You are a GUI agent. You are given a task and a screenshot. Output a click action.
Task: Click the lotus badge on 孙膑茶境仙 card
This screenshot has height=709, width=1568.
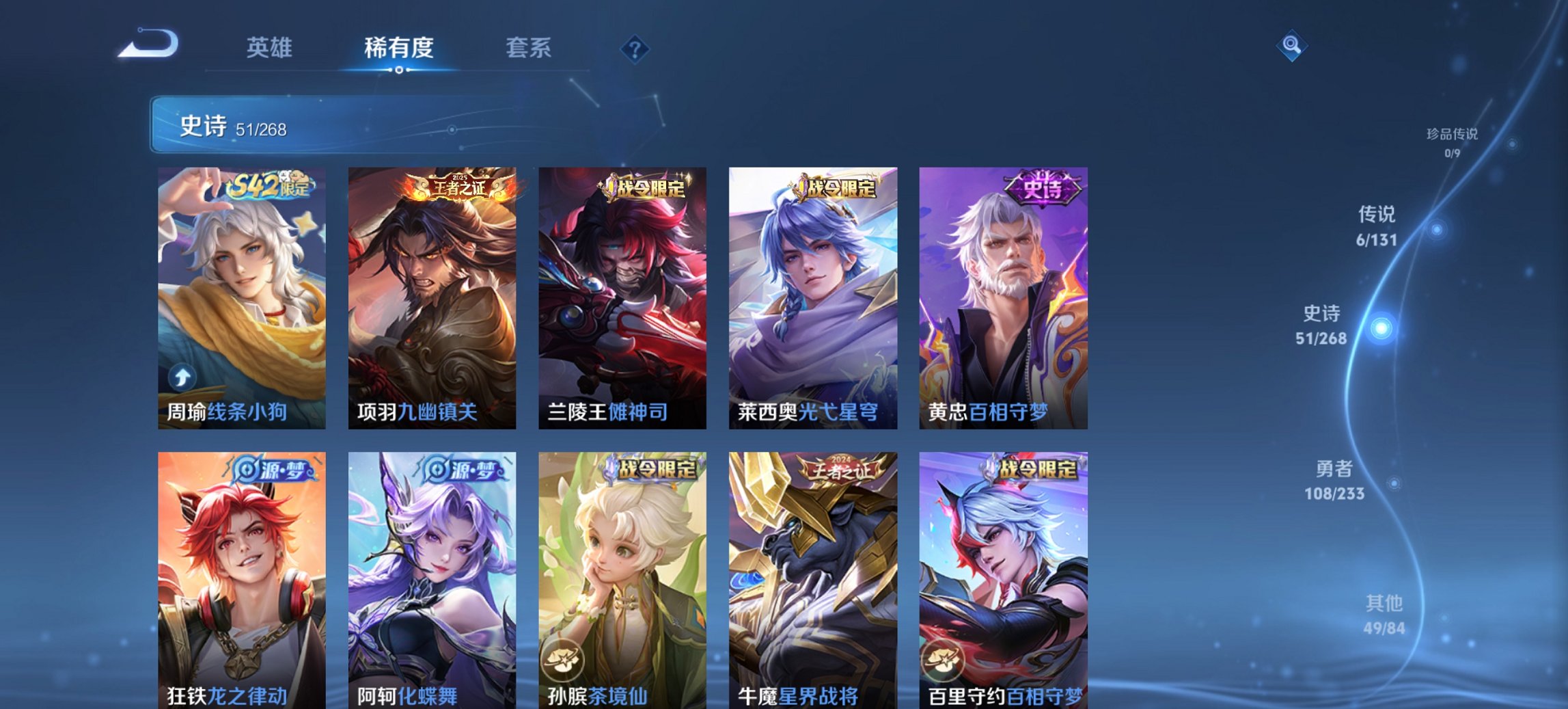[x=562, y=660]
